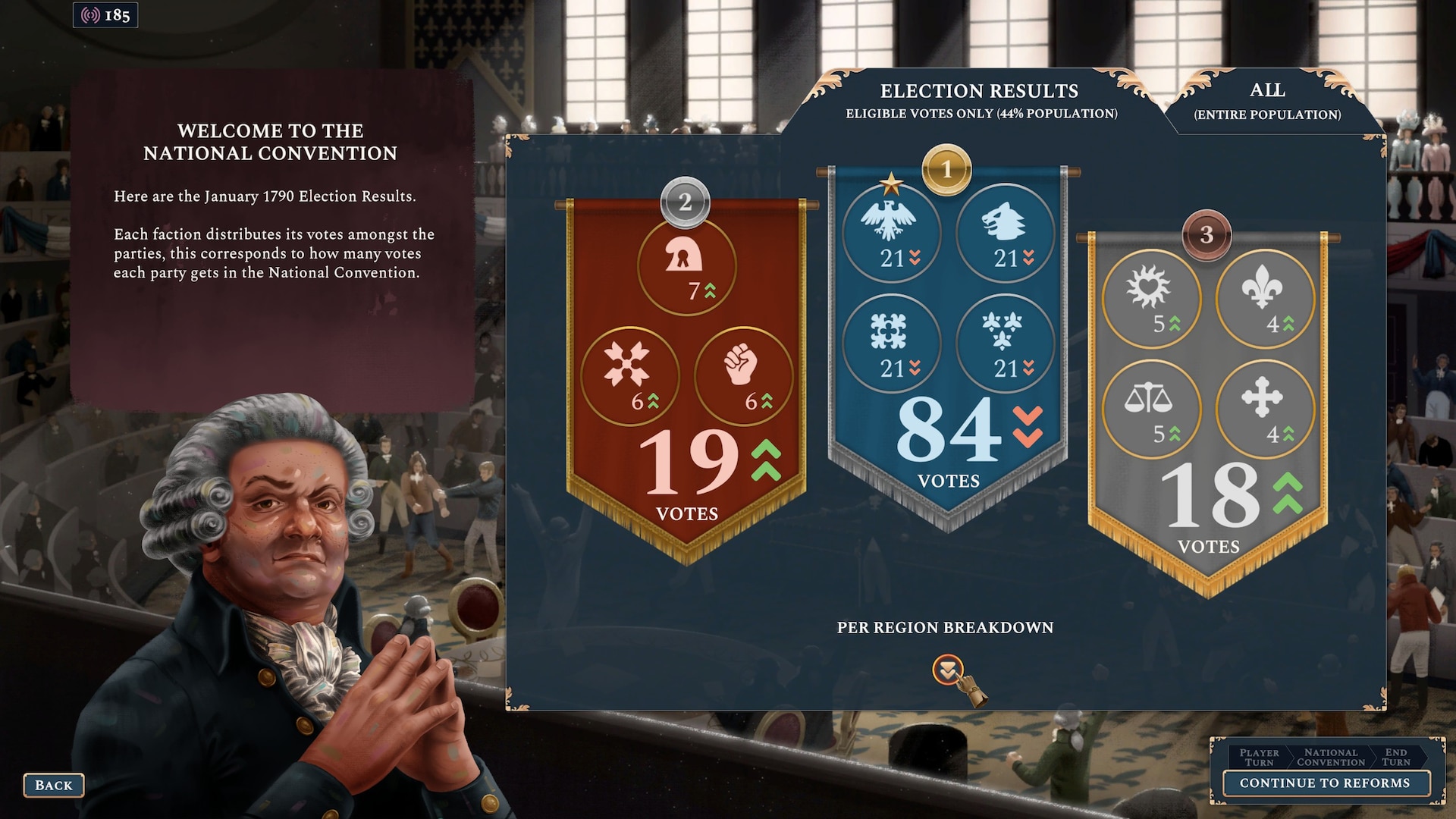Select the Election Results eligible votes tab
This screenshot has height=819, width=1456.
(x=980, y=101)
